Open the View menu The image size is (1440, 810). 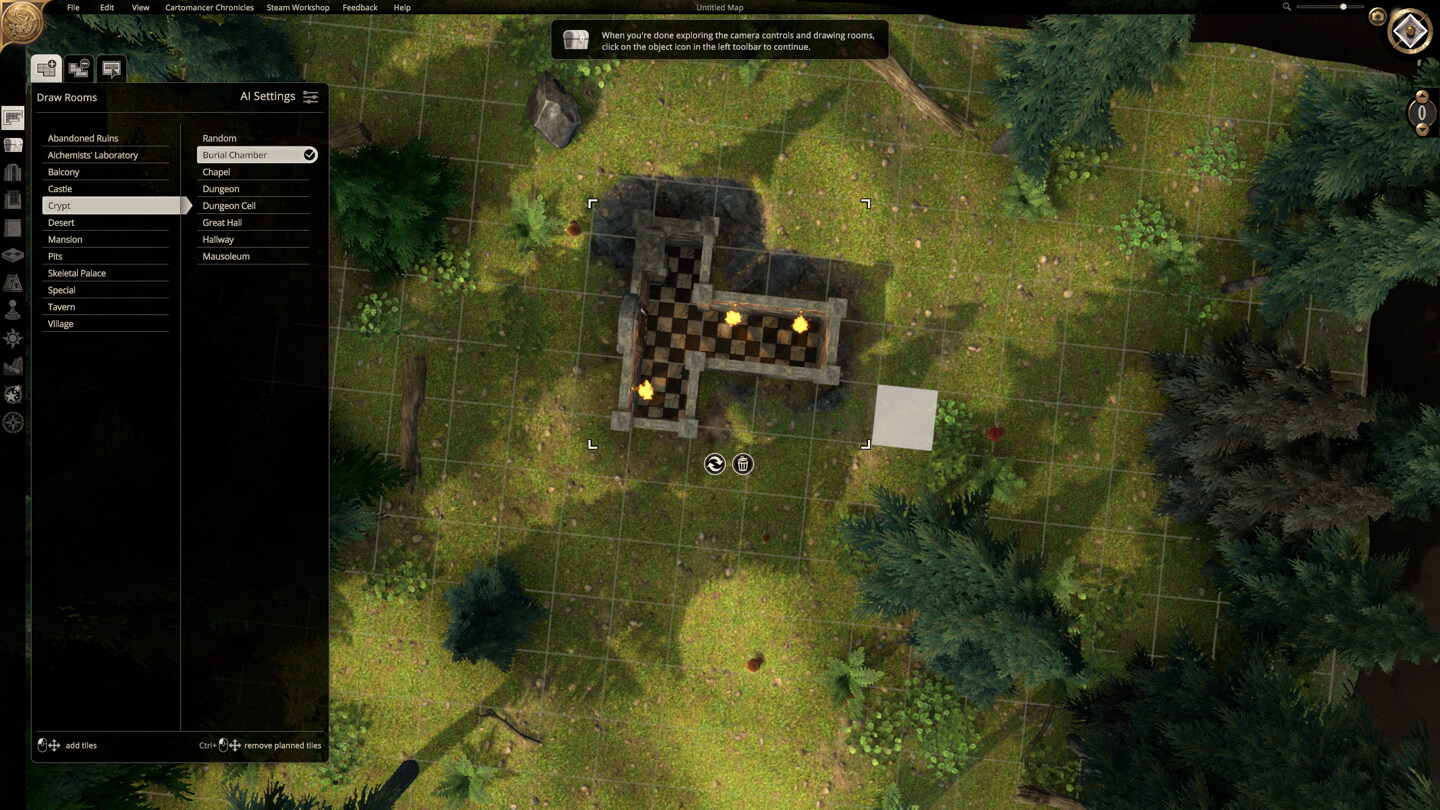[141, 7]
